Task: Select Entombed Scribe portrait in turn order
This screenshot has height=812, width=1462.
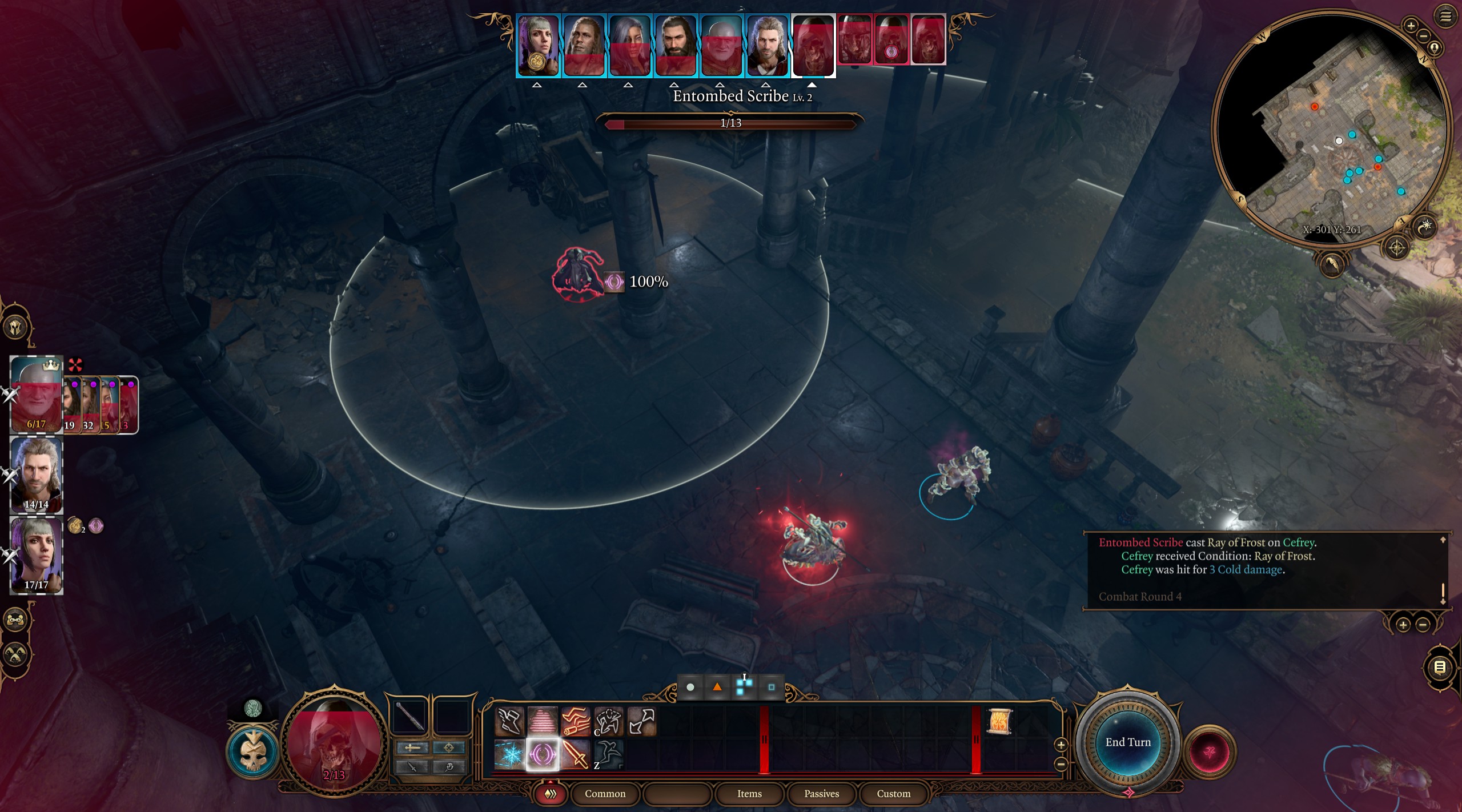Action: point(813,46)
